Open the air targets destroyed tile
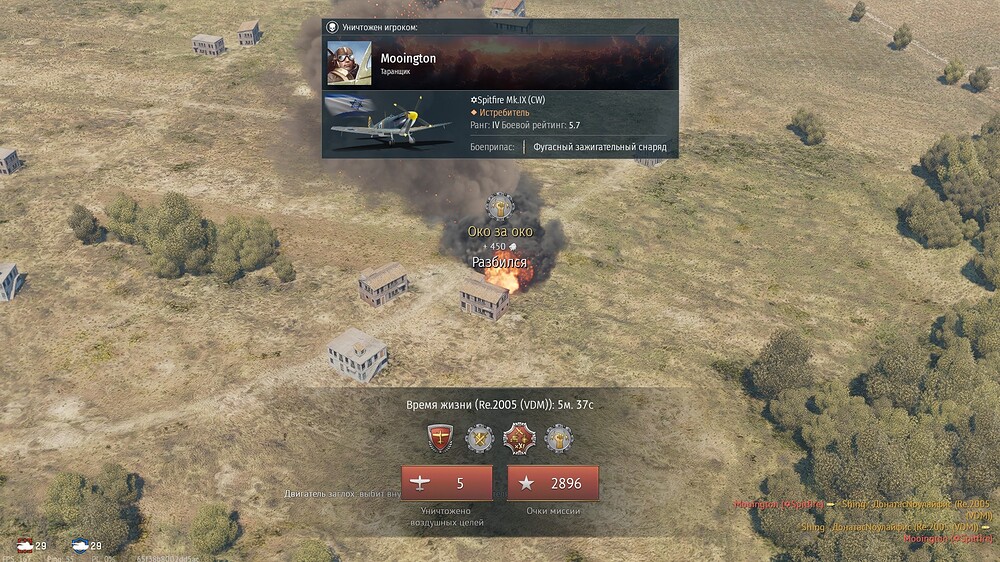Screen dimensions: 1000x562 [x=446, y=483]
